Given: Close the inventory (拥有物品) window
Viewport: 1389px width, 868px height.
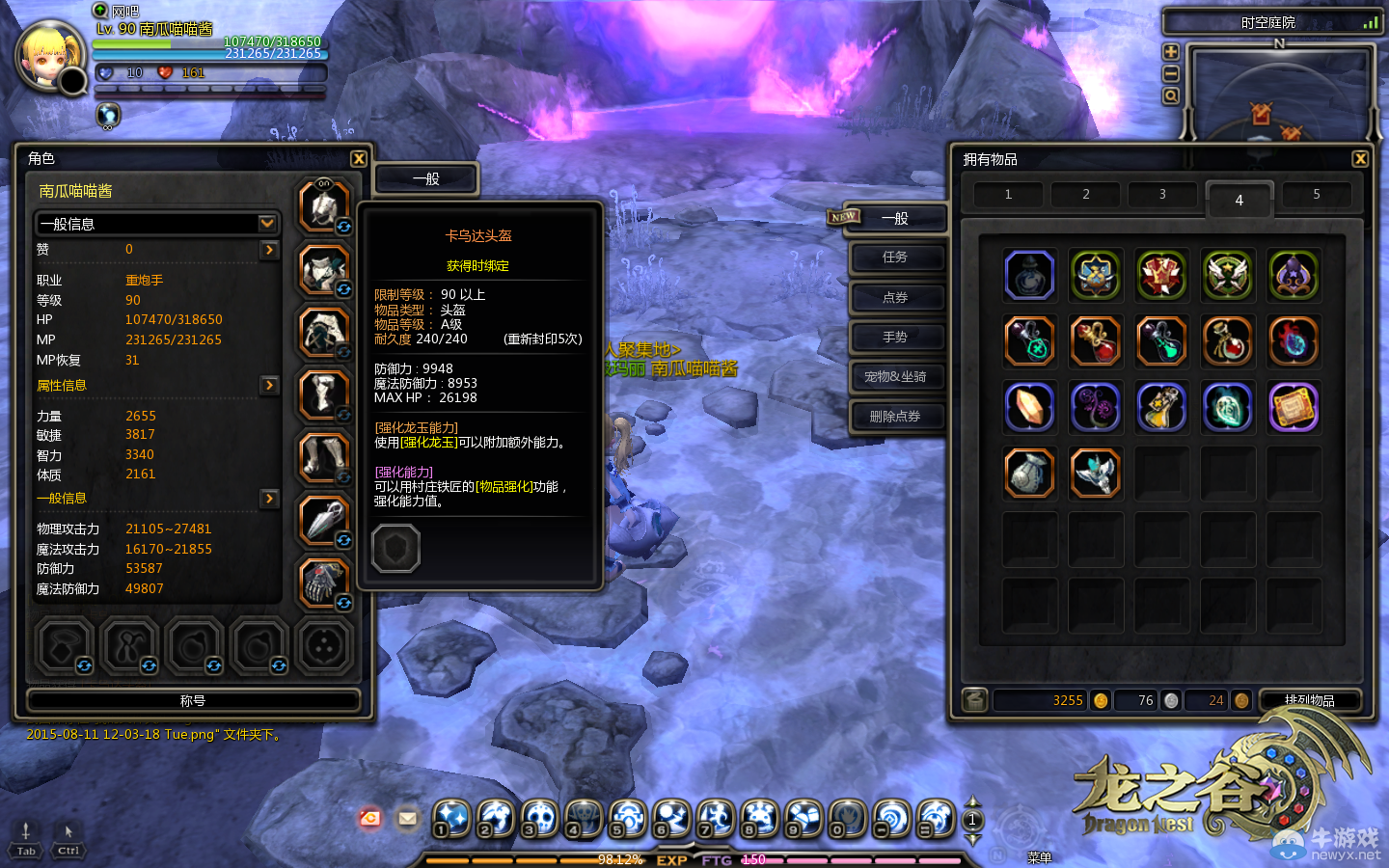Looking at the screenshot, I should [1360, 159].
